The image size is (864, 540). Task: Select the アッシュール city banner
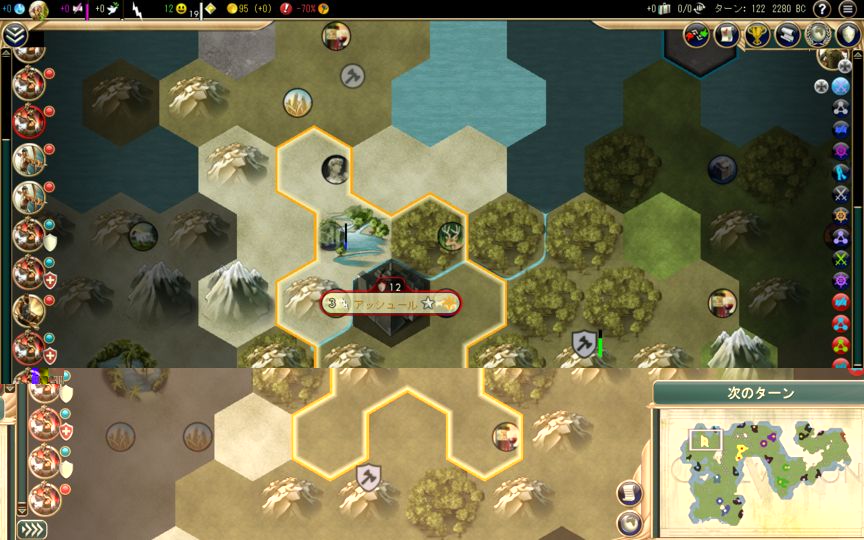click(390, 303)
